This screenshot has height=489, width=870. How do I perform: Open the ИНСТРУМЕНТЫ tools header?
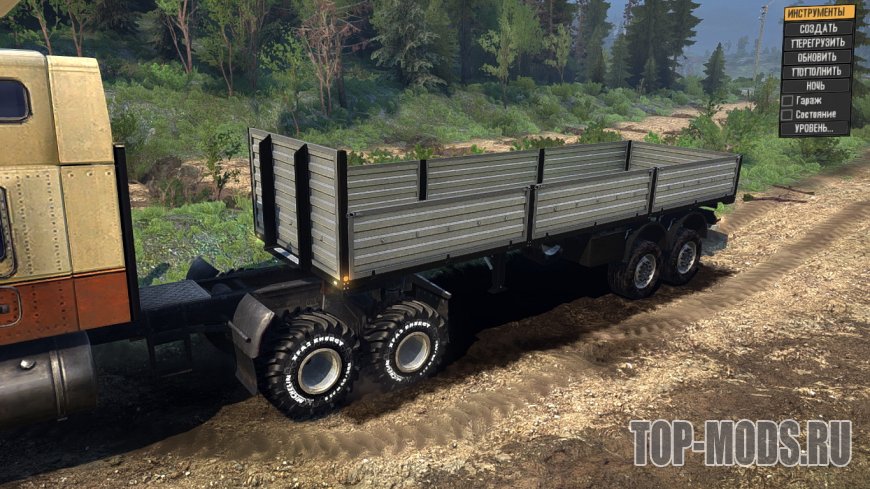point(818,13)
